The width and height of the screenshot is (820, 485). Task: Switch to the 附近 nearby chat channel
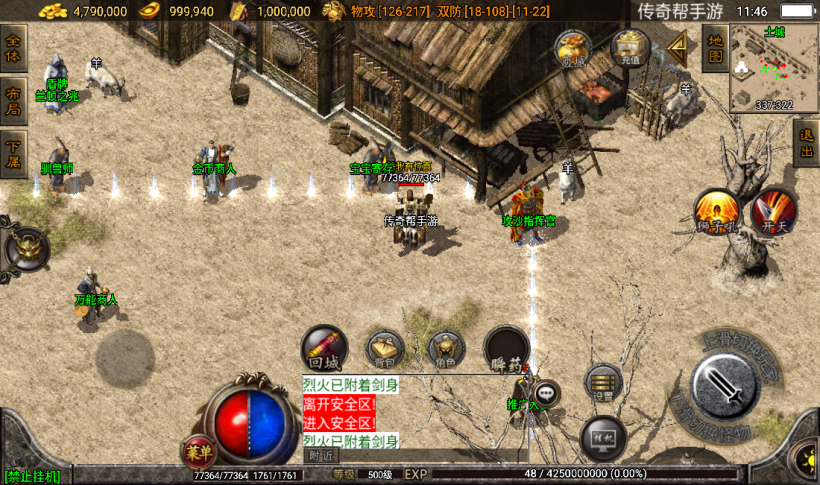coord(322,455)
